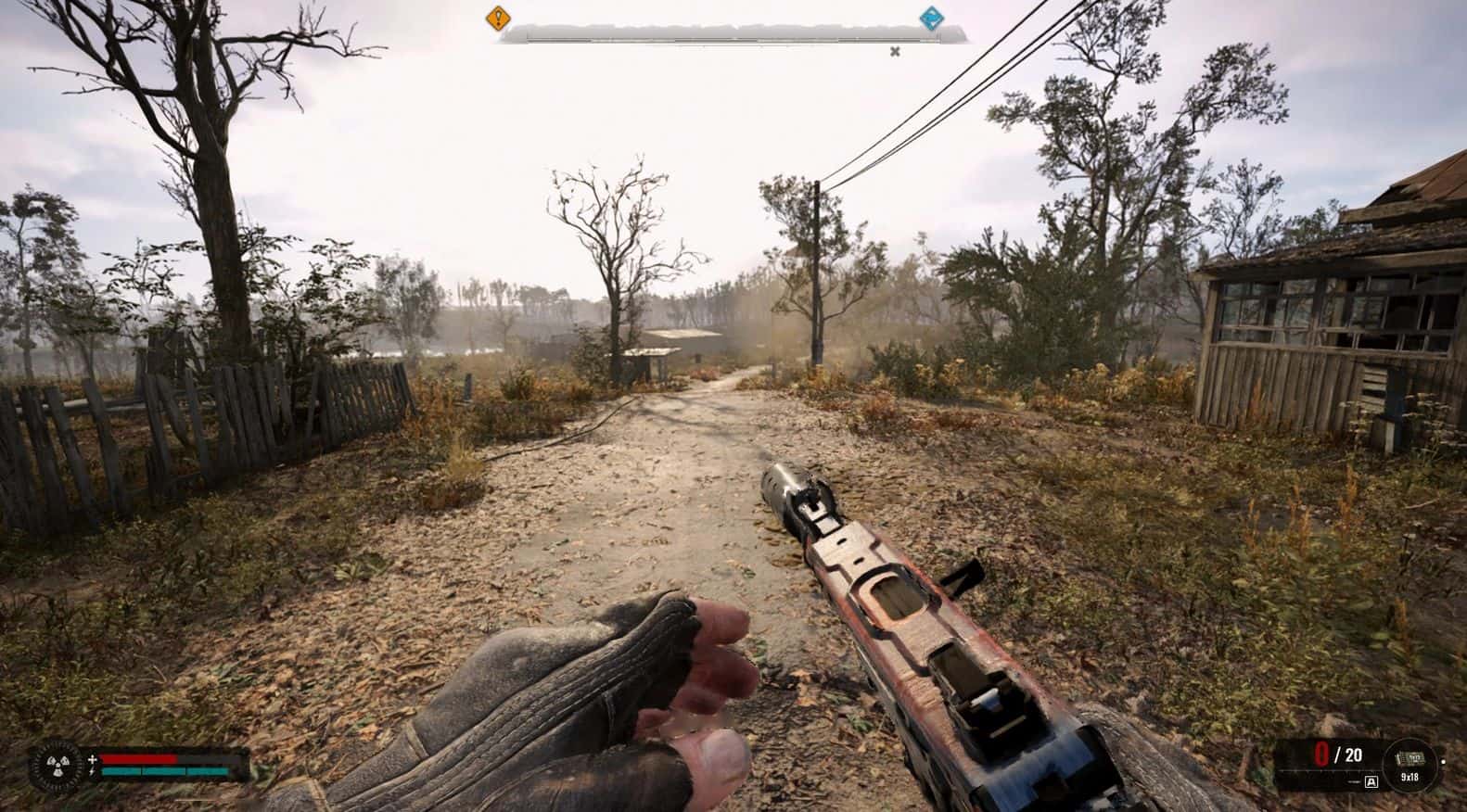Select the 9x18 ammo type icon
This screenshot has width=1467, height=812.
[1409, 766]
